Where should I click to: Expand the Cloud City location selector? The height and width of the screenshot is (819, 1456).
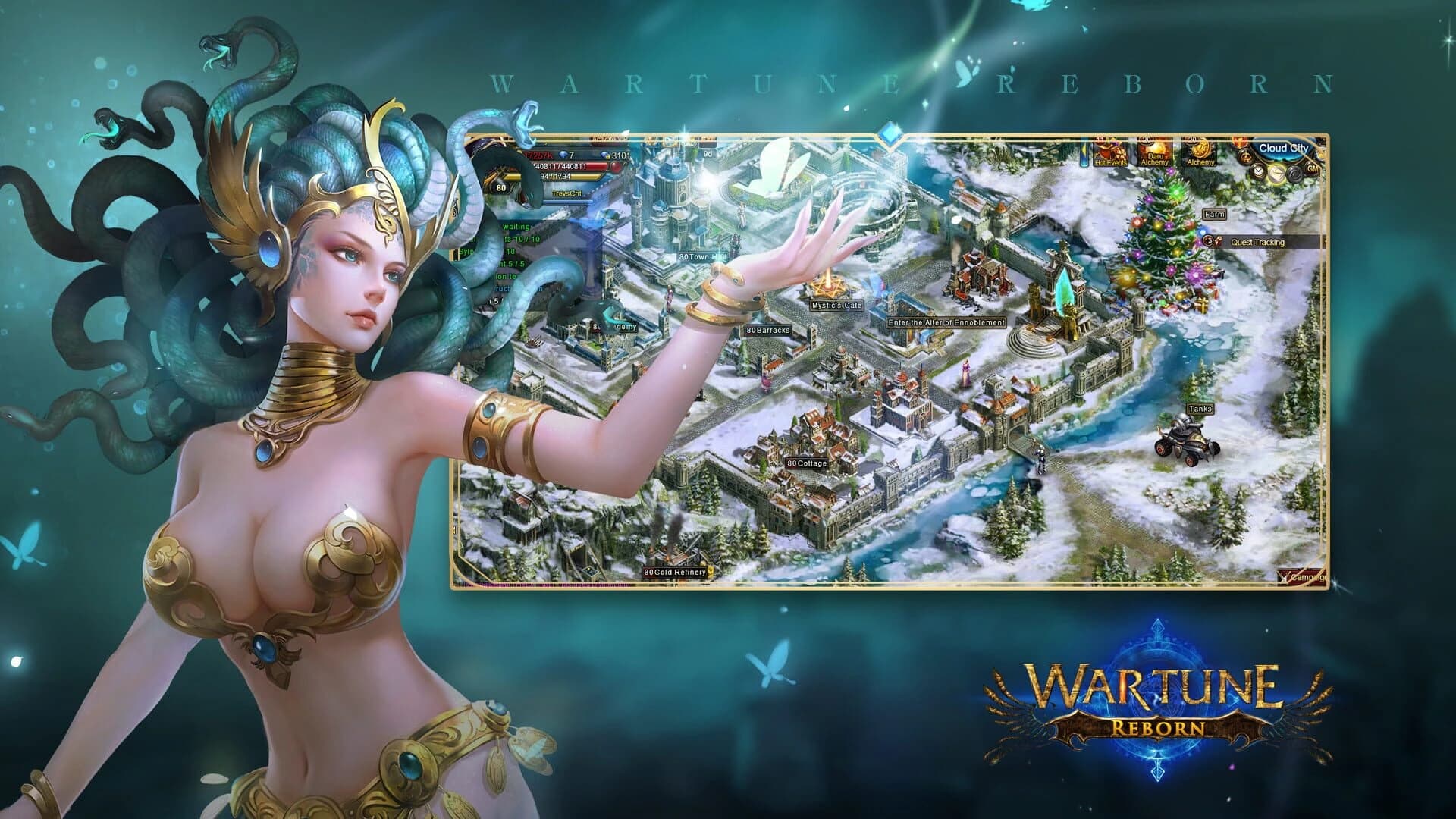[1285, 149]
